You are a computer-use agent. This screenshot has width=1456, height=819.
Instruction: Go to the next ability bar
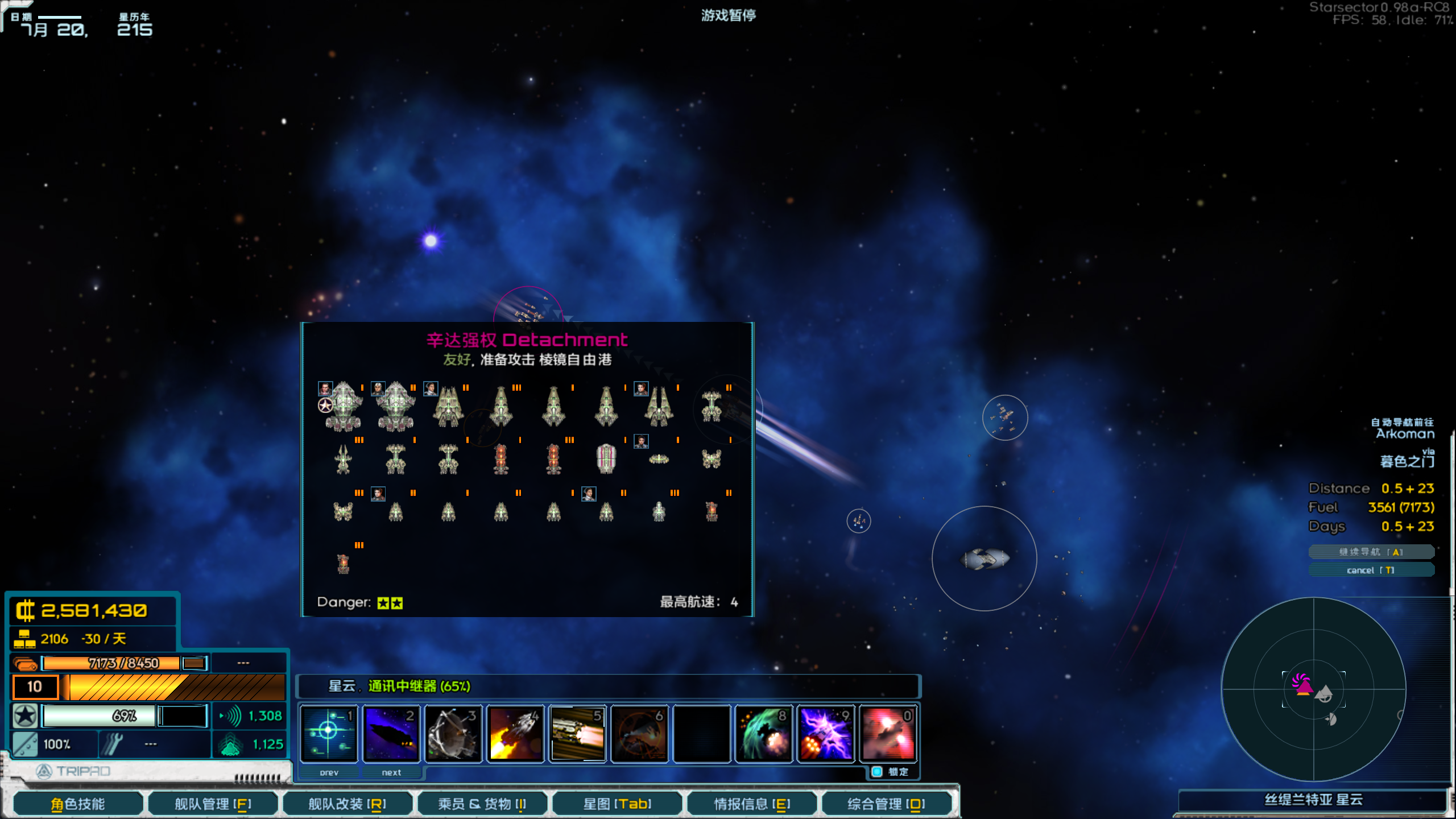point(391,772)
